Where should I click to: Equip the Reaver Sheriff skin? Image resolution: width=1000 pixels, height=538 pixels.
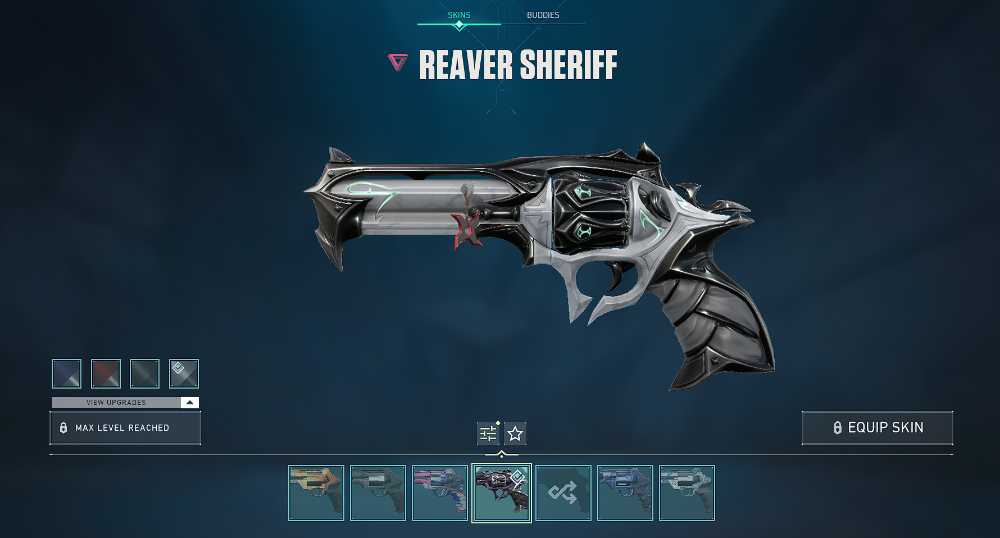[877, 428]
